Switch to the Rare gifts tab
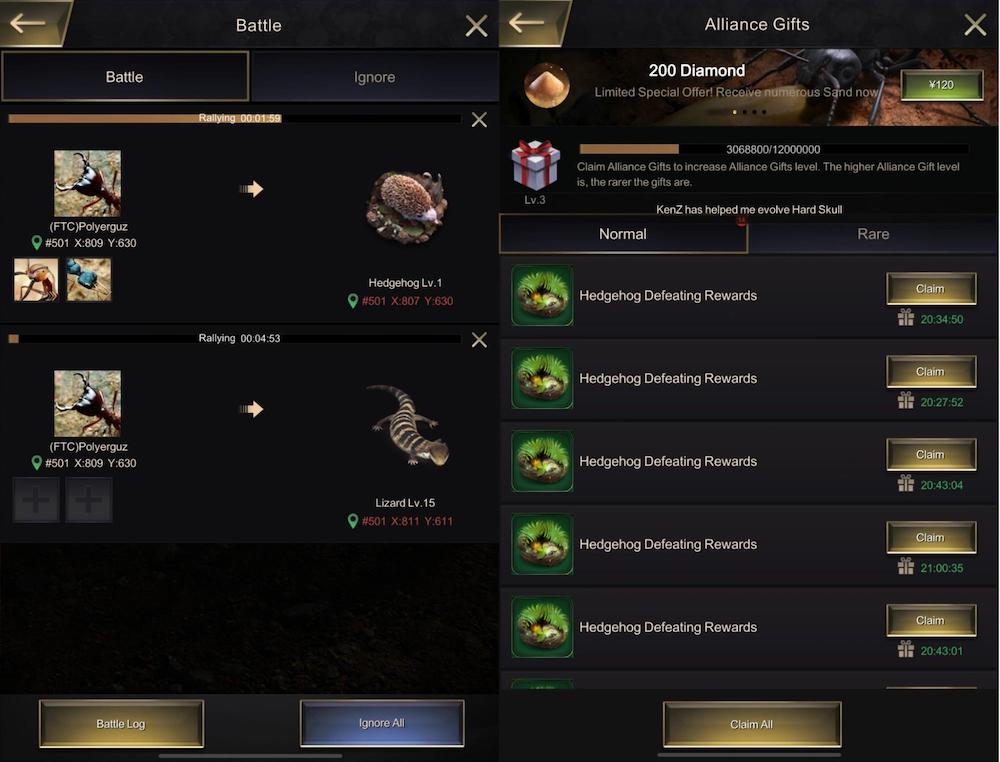Screen dimensions: 1000x762 [873, 234]
